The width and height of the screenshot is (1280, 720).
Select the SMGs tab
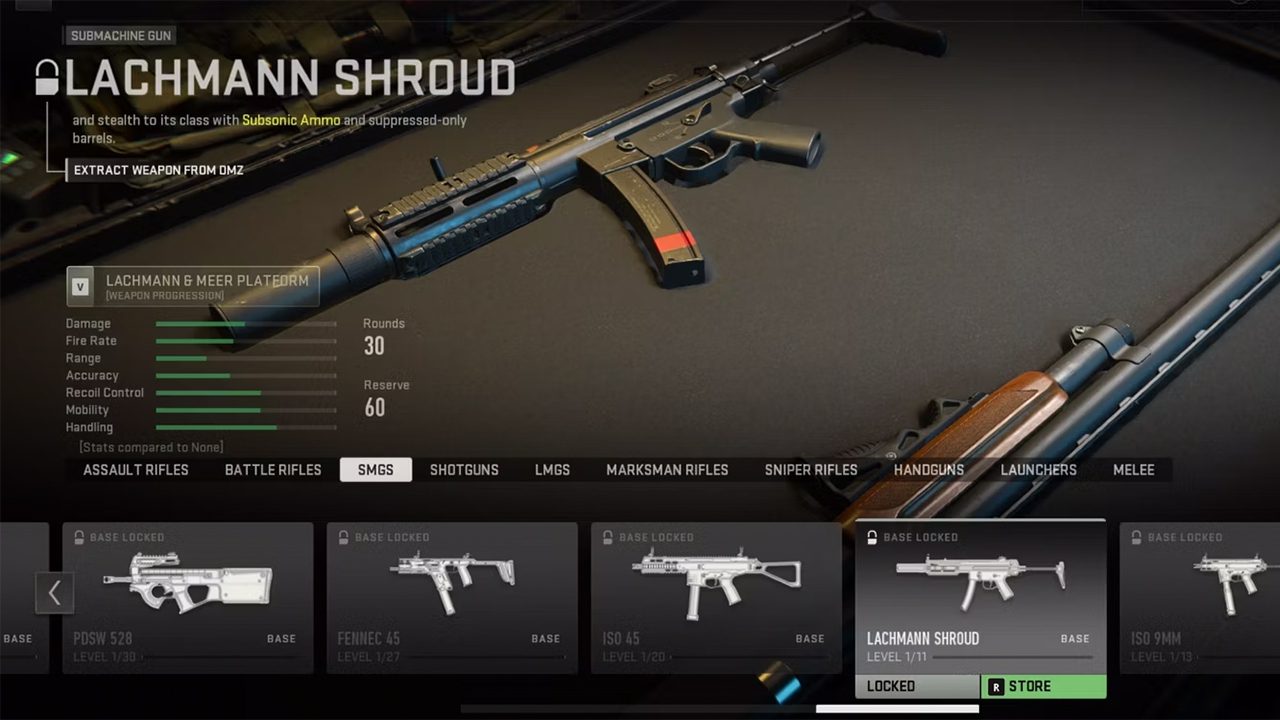click(x=376, y=470)
